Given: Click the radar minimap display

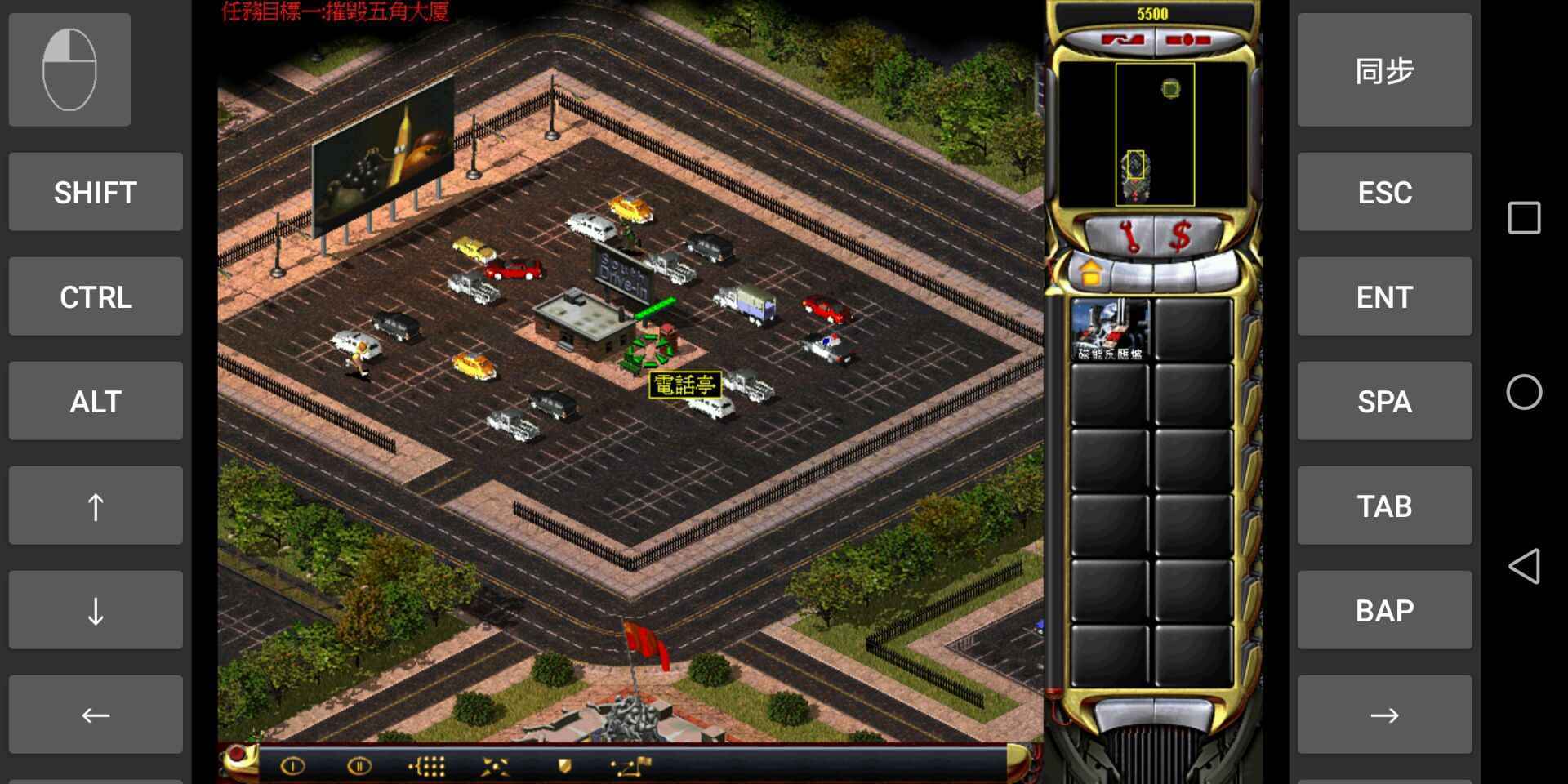Looking at the screenshot, I should (1154, 135).
